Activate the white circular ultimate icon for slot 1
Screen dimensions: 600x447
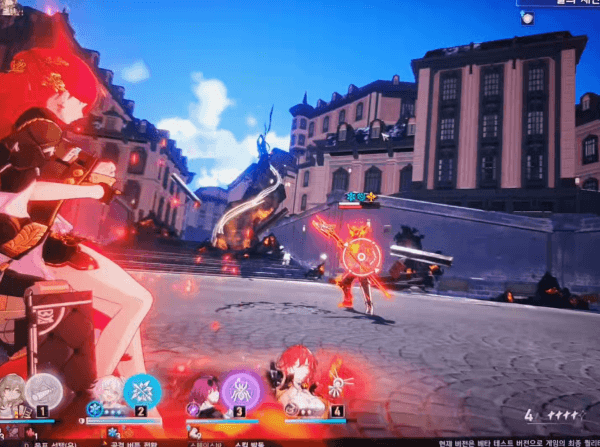(42, 390)
